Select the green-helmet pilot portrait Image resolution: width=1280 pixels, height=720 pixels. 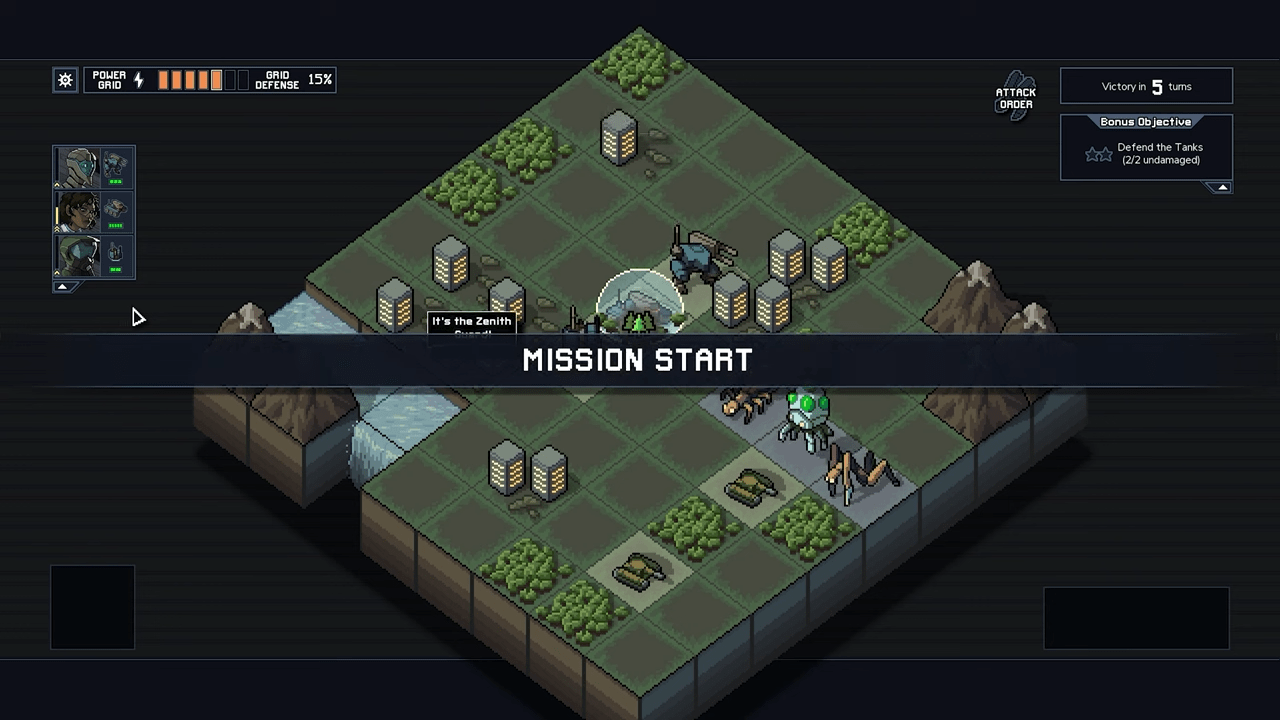coord(78,256)
